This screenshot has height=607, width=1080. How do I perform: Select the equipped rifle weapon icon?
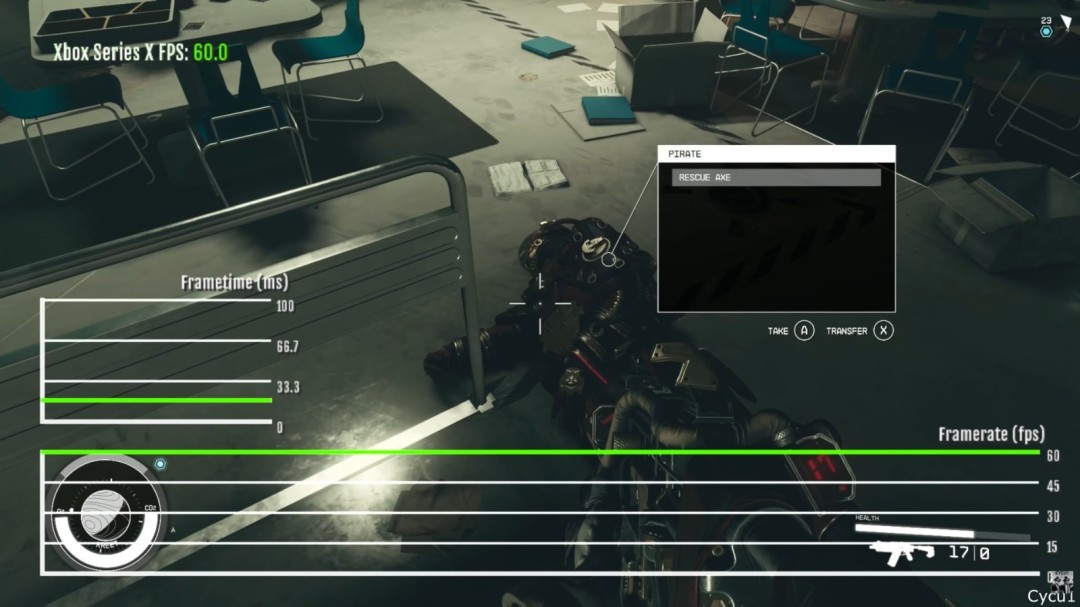(901, 552)
